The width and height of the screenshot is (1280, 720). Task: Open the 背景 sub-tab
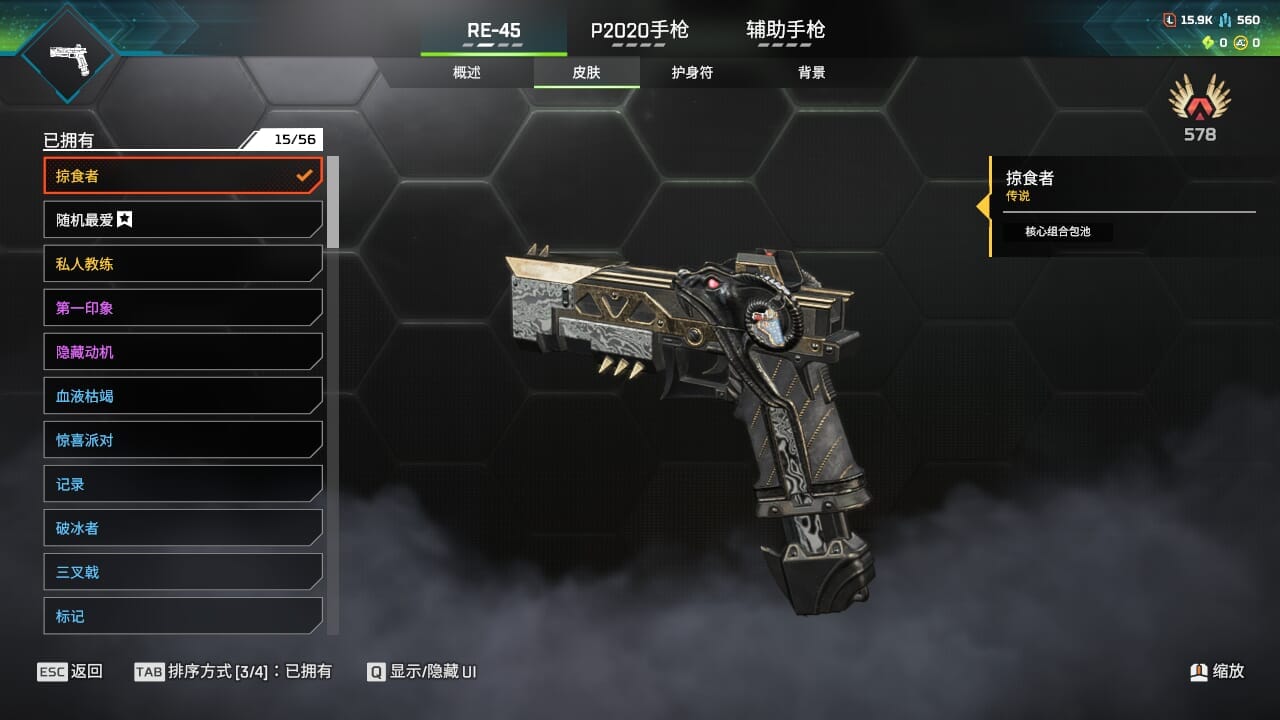coord(812,72)
